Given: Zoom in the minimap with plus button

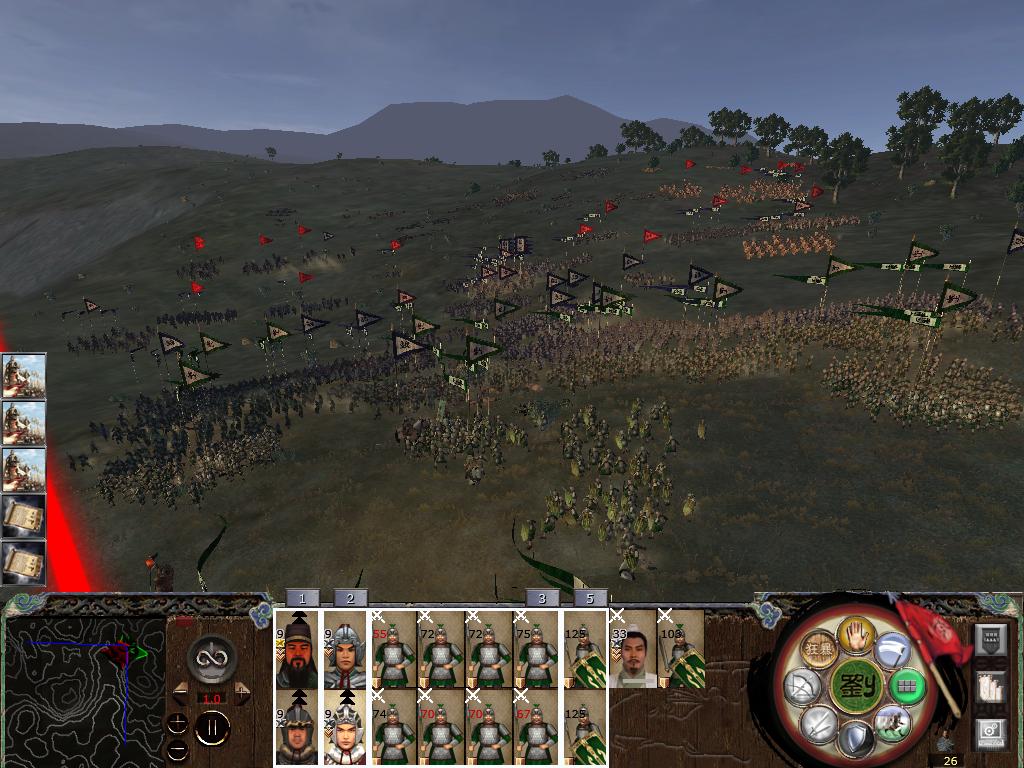Looking at the screenshot, I should click(177, 723).
